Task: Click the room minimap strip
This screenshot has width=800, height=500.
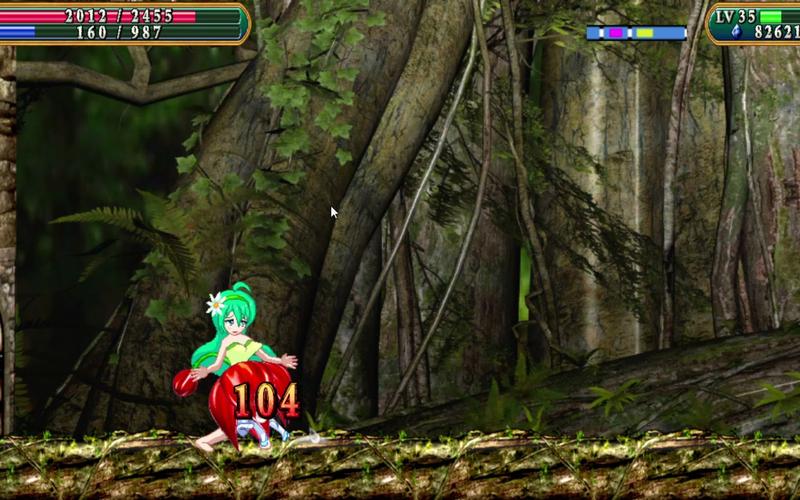Action: point(636,33)
